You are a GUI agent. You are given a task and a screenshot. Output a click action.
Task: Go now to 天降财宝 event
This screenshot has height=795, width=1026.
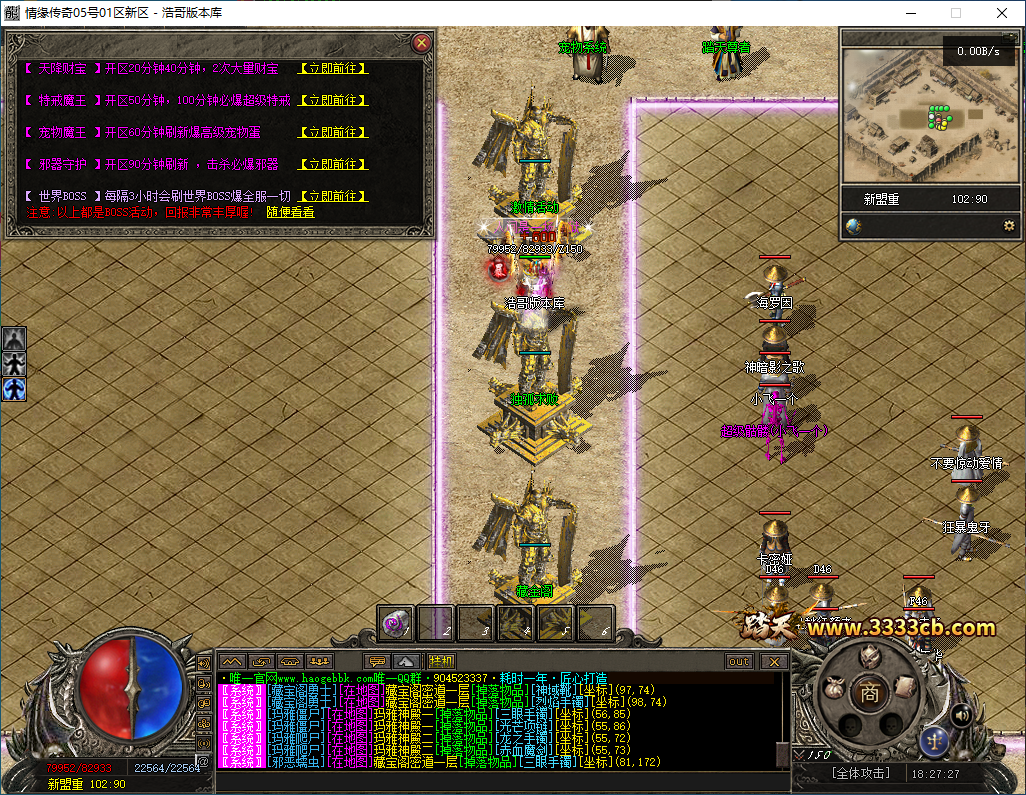(x=333, y=68)
